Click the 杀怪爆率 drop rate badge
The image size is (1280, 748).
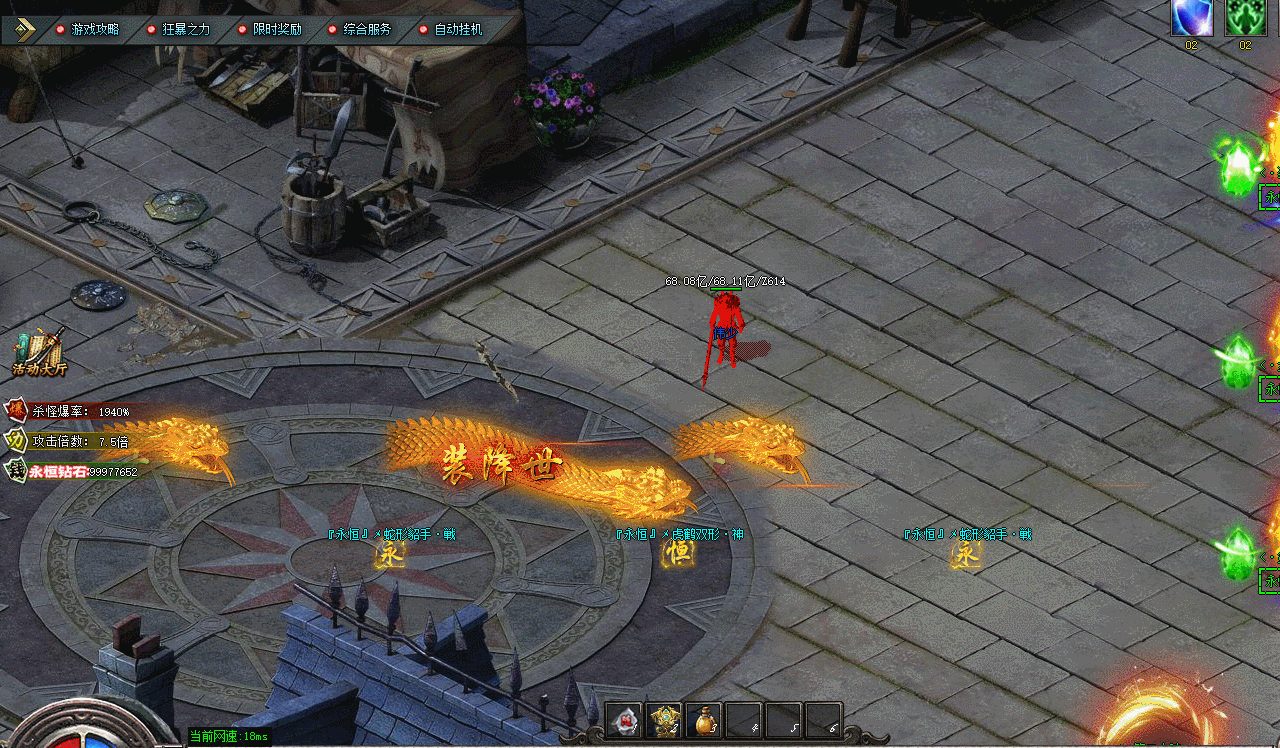pos(17,411)
